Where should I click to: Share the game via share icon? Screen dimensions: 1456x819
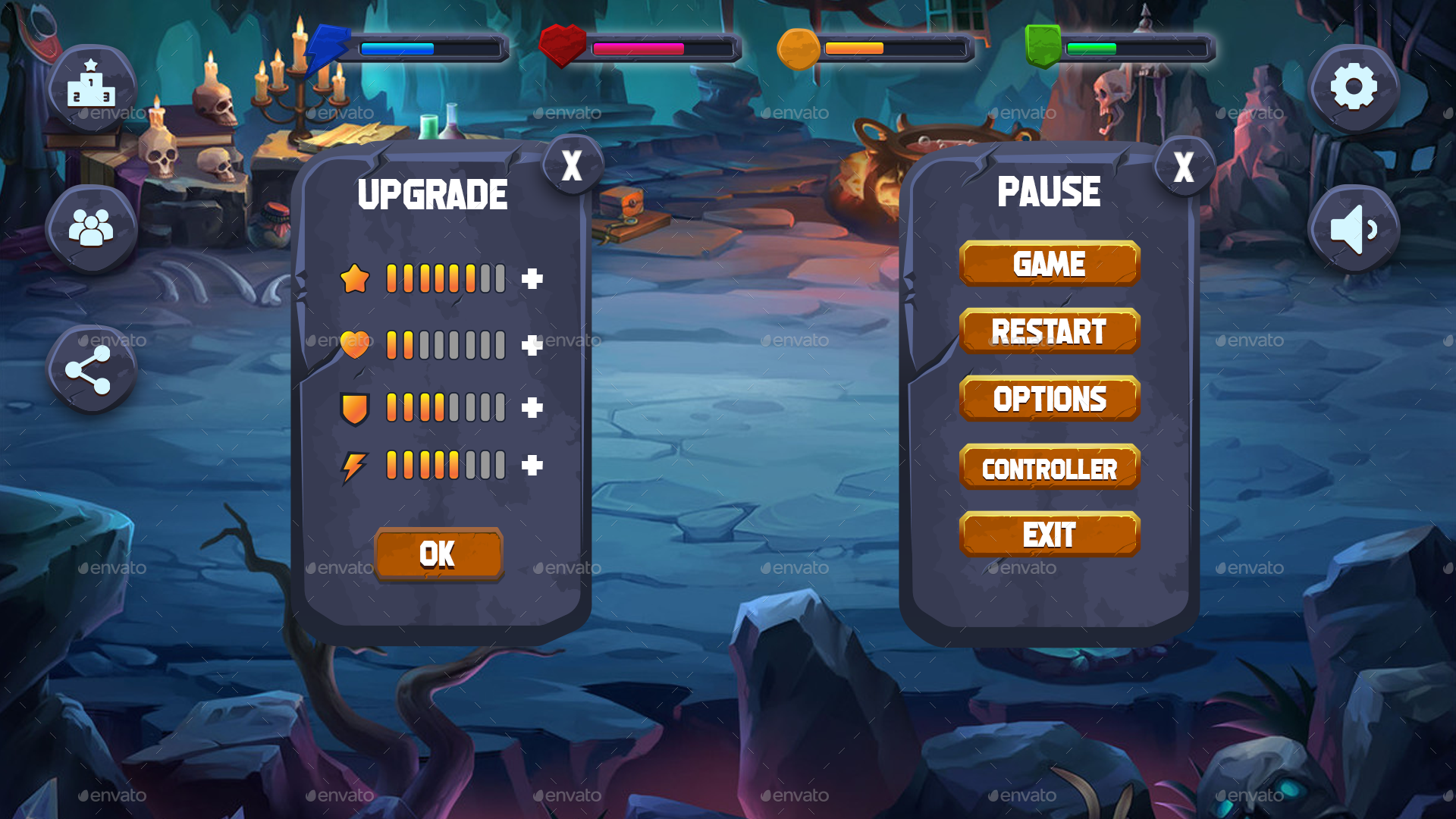click(90, 369)
